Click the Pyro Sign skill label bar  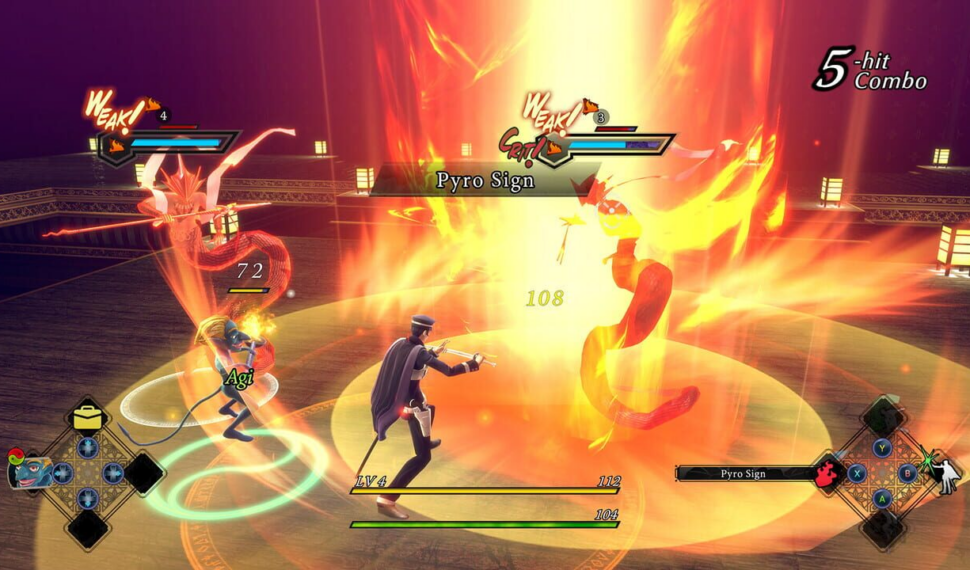[744, 473]
